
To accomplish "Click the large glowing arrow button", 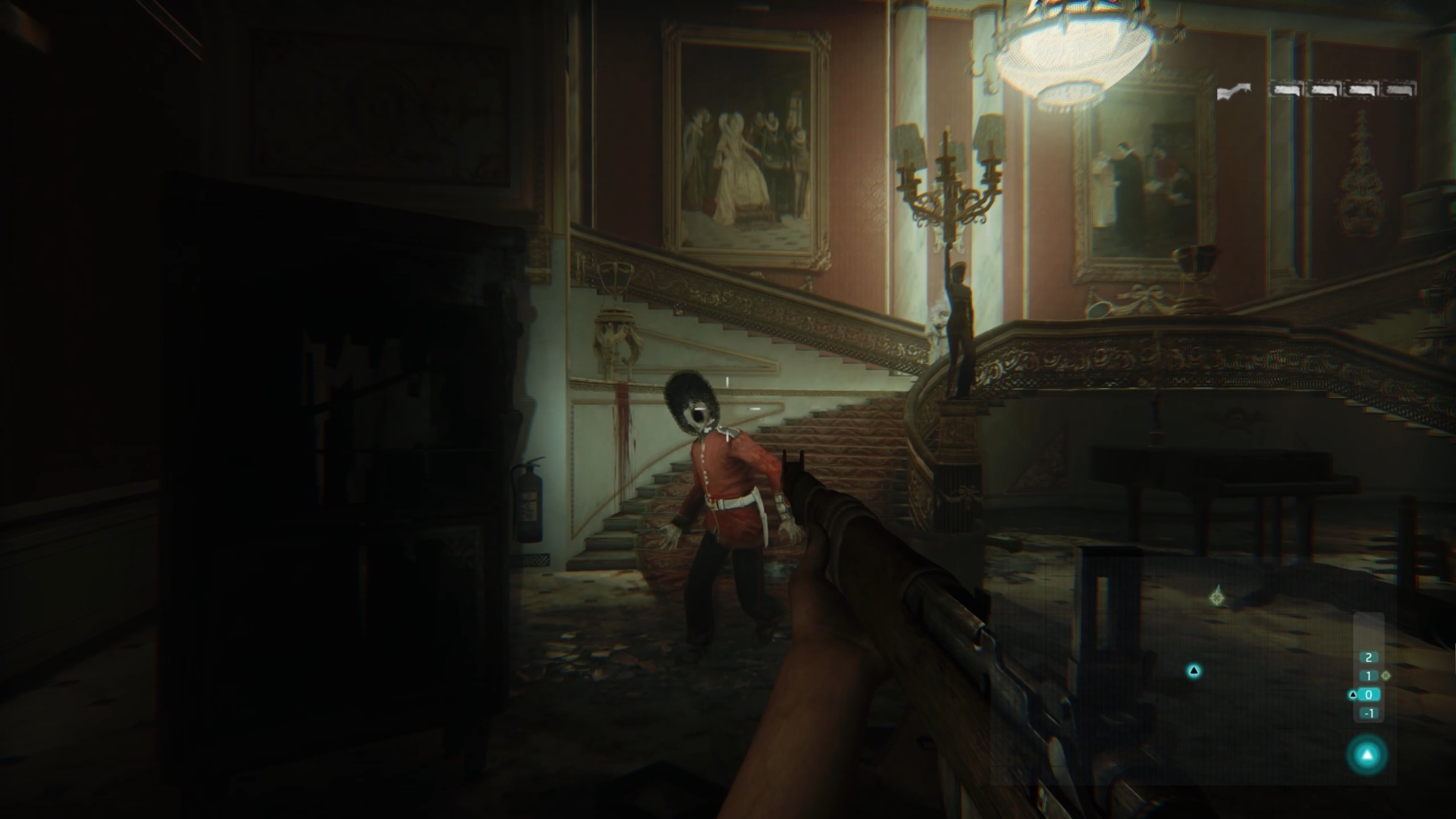I will (1367, 755).
